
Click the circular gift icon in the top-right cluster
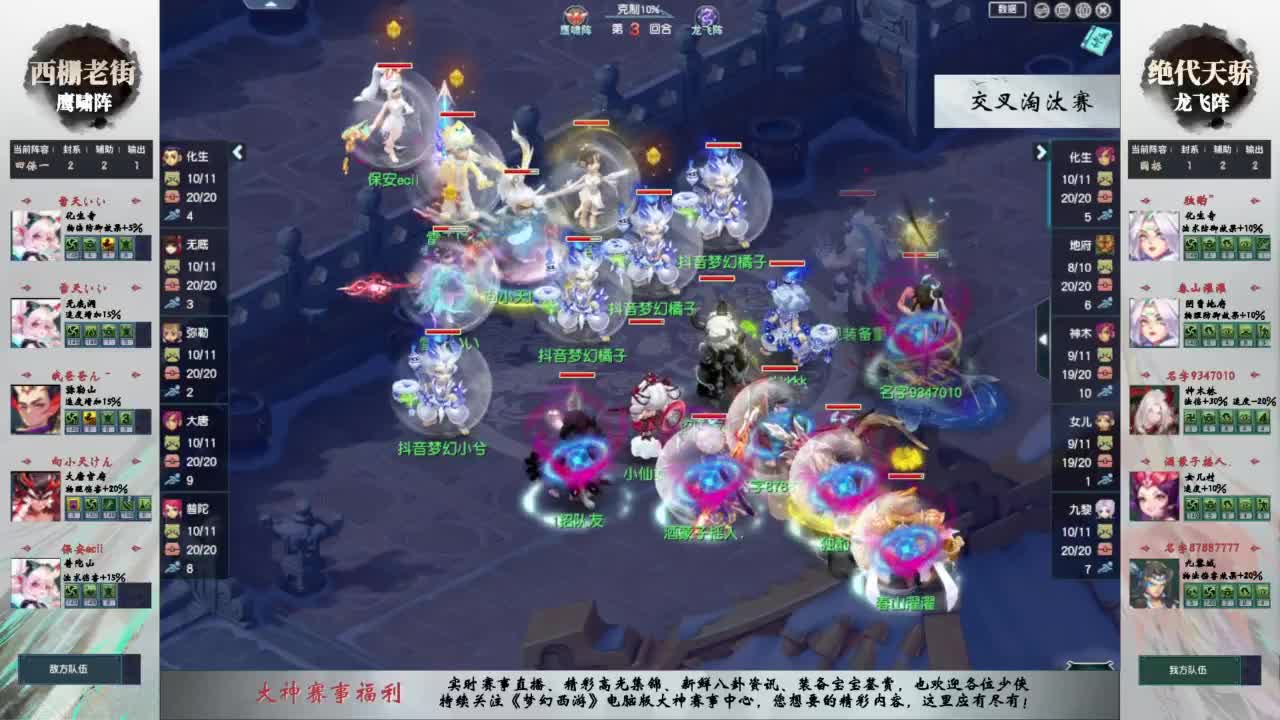click(x=1062, y=11)
